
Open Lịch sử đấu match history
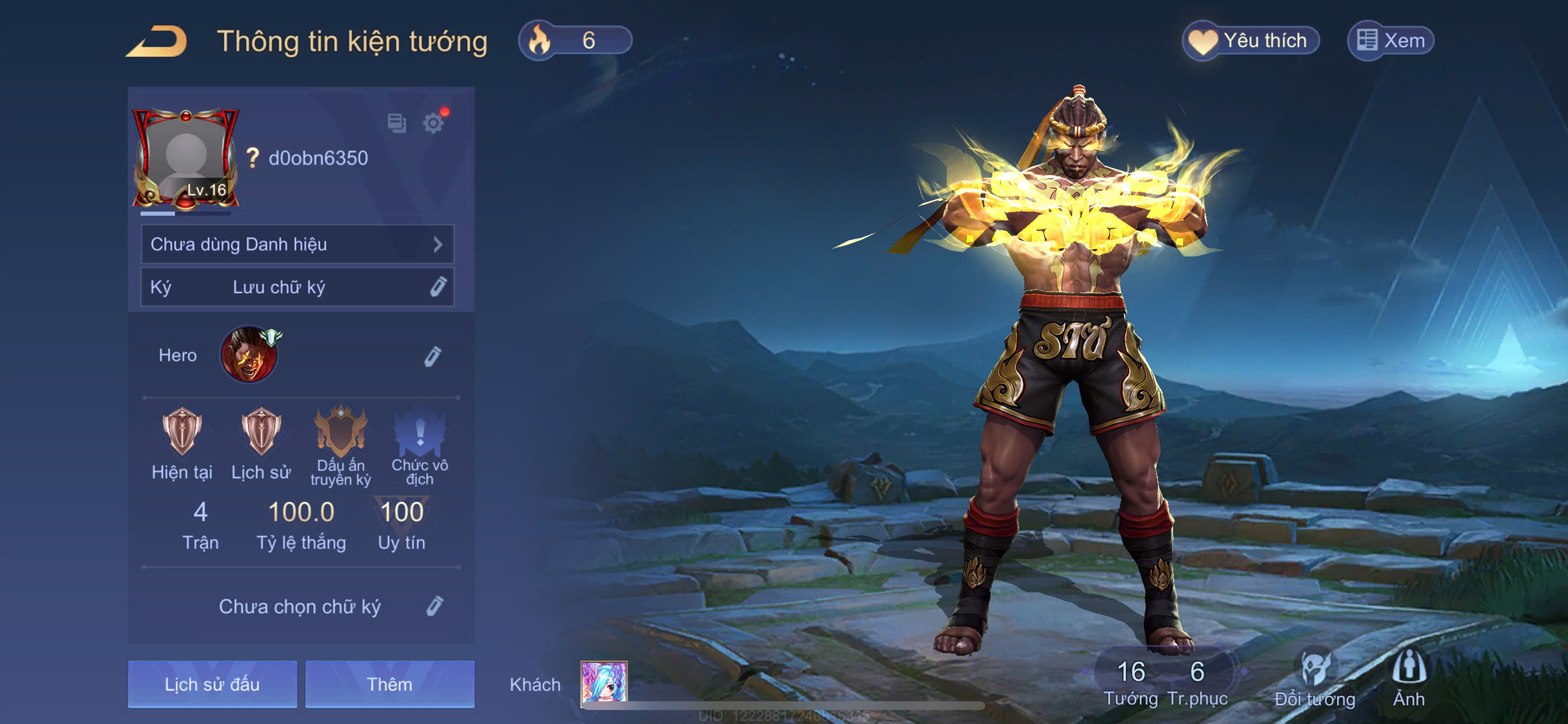click(212, 684)
